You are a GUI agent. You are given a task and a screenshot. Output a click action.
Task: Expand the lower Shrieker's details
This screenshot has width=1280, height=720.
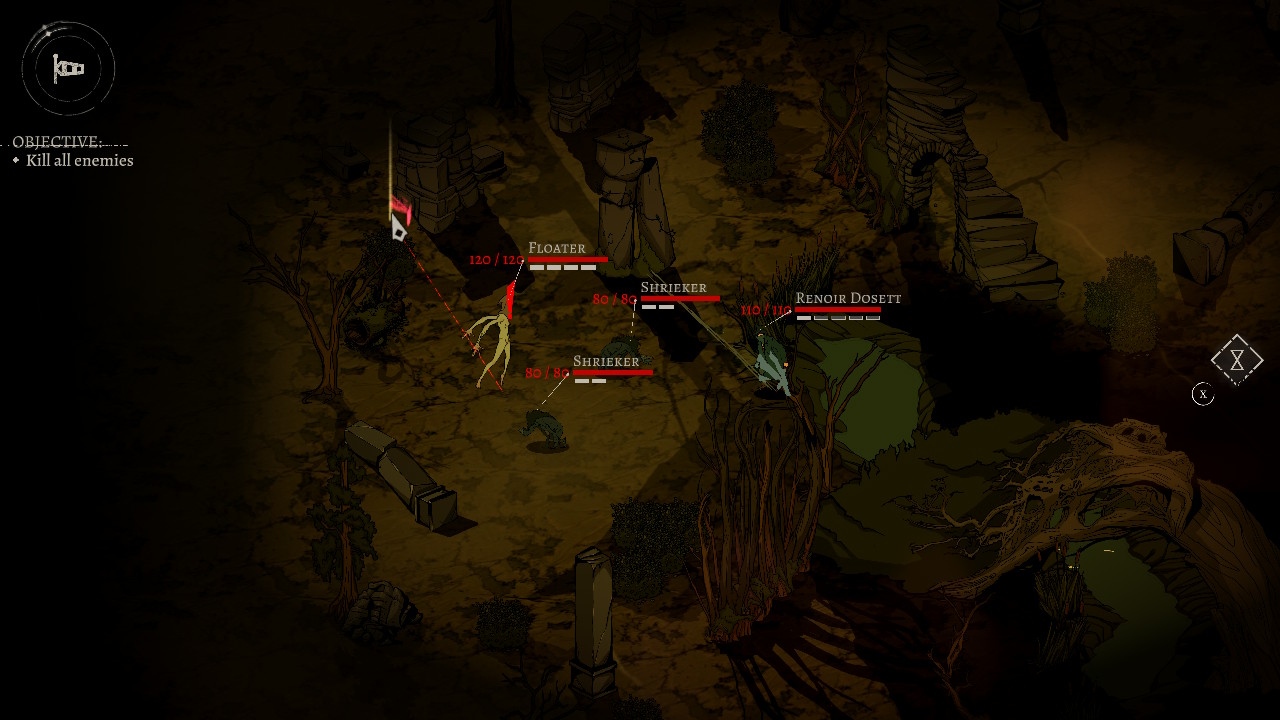tap(605, 360)
